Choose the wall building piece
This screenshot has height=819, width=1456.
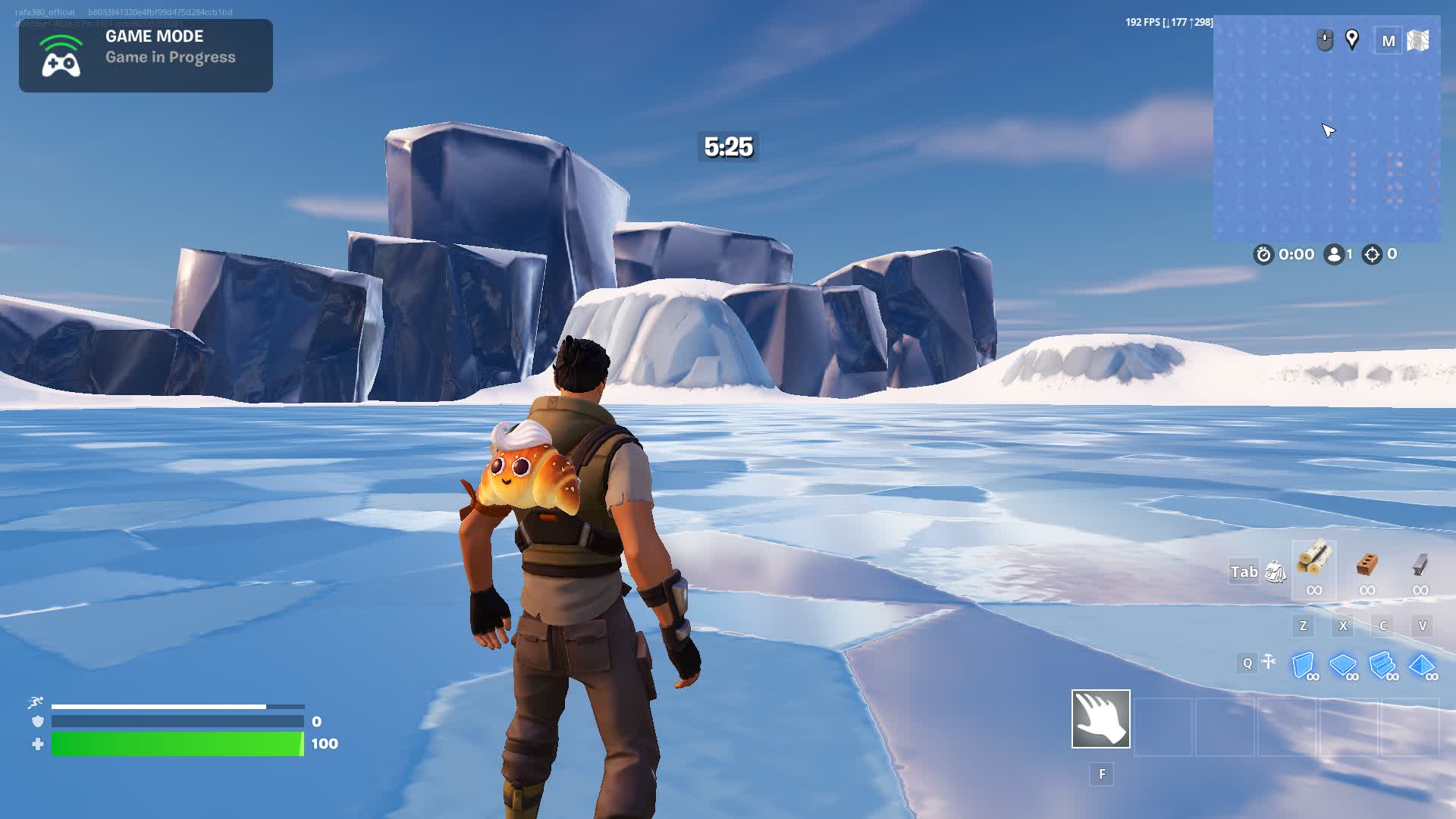1303,665
